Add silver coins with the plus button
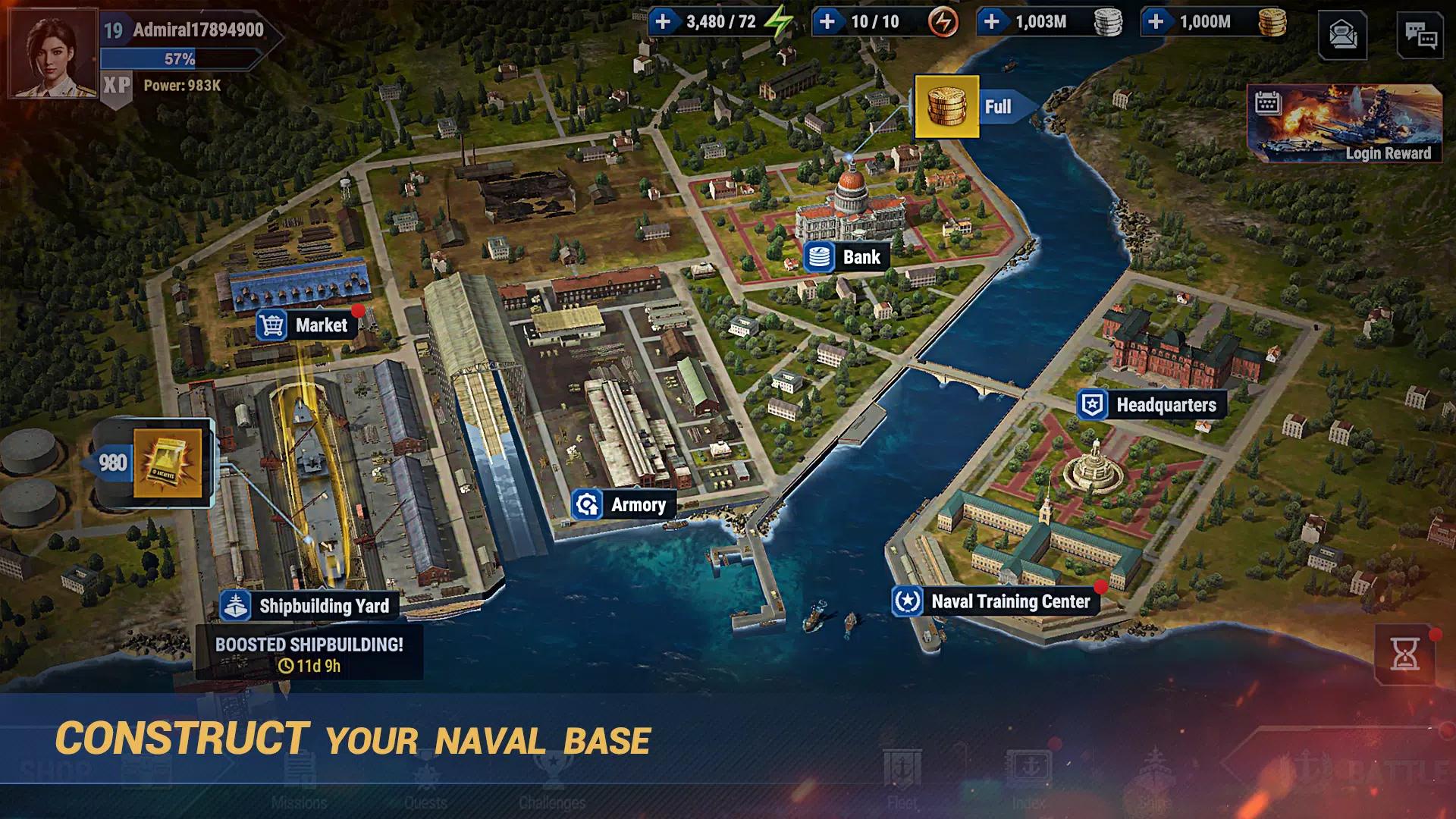Screen dimensions: 1456x819 [991, 21]
